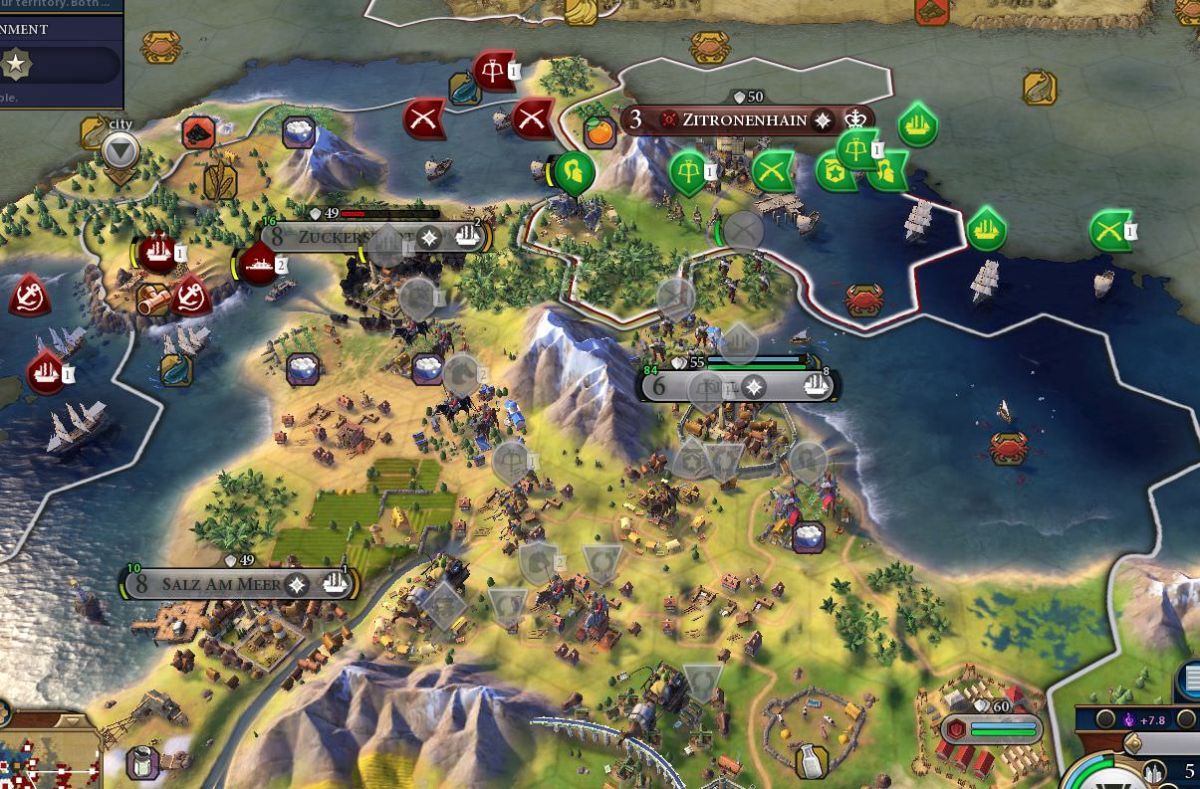Select the red battleship unit flag marked 2
This screenshot has height=789, width=1200.
click(x=258, y=264)
